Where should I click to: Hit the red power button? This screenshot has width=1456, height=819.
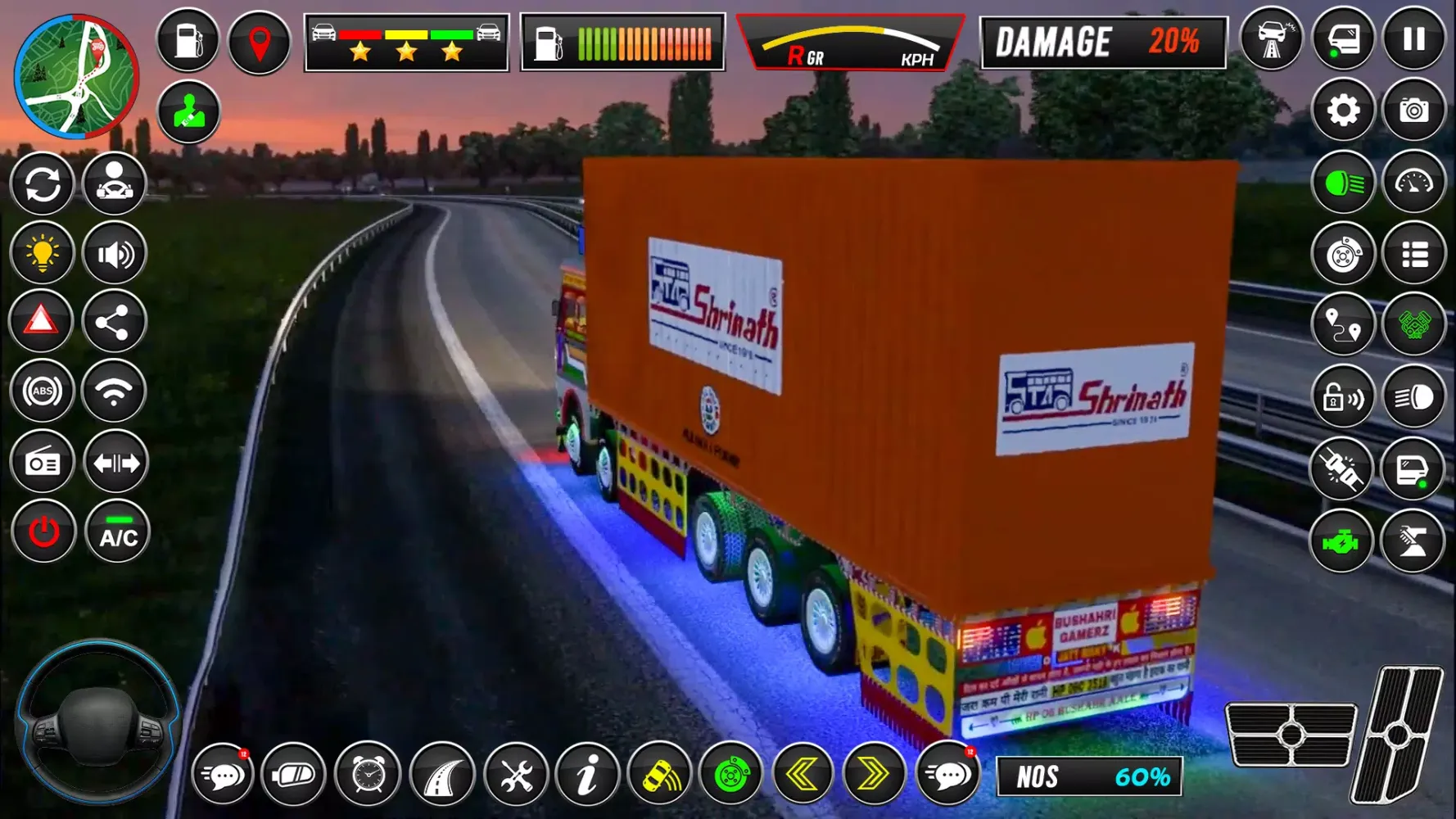click(43, 532)
